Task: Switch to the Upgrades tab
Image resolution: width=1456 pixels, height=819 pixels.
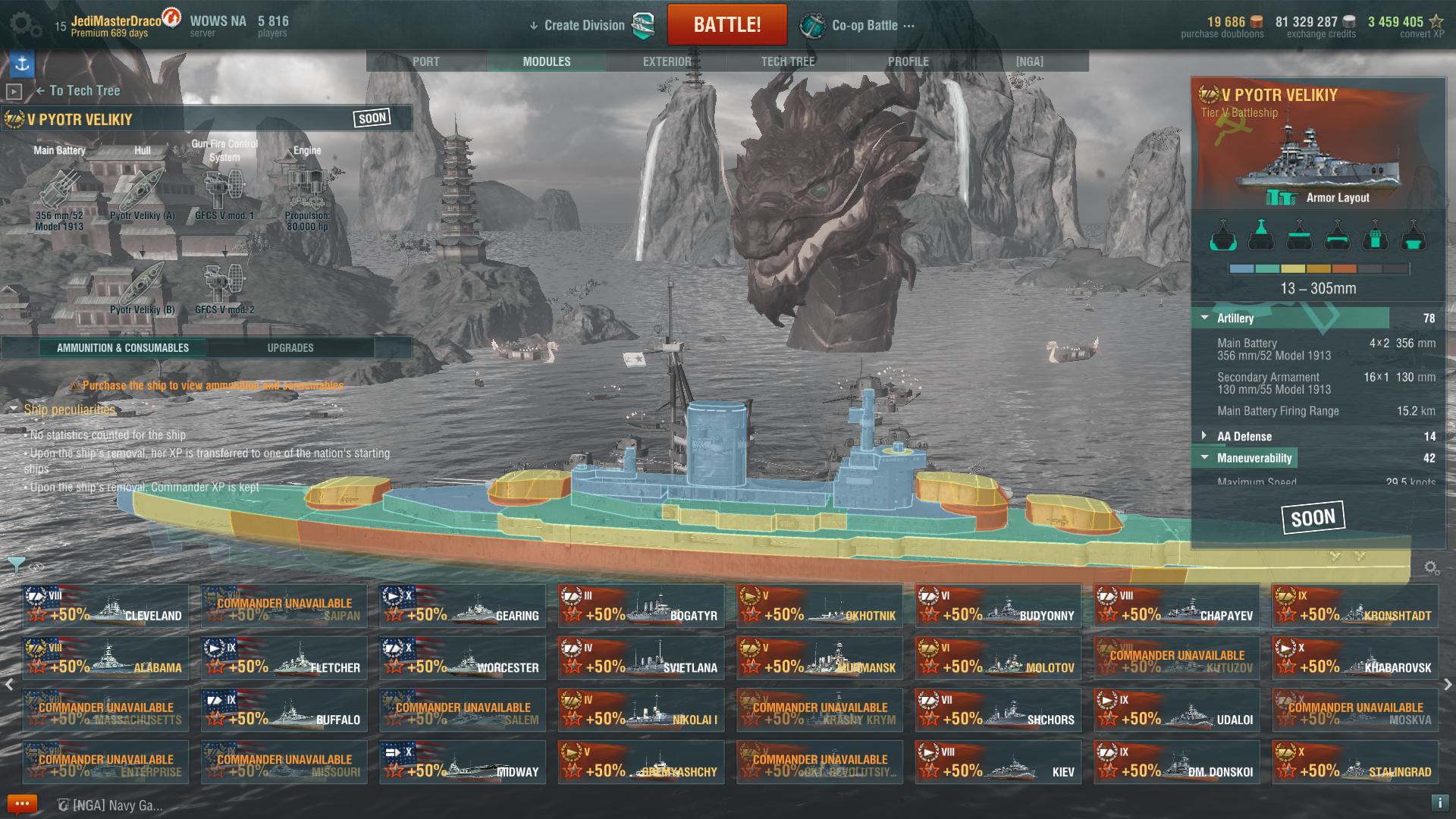Action: [x=290, y=348]
